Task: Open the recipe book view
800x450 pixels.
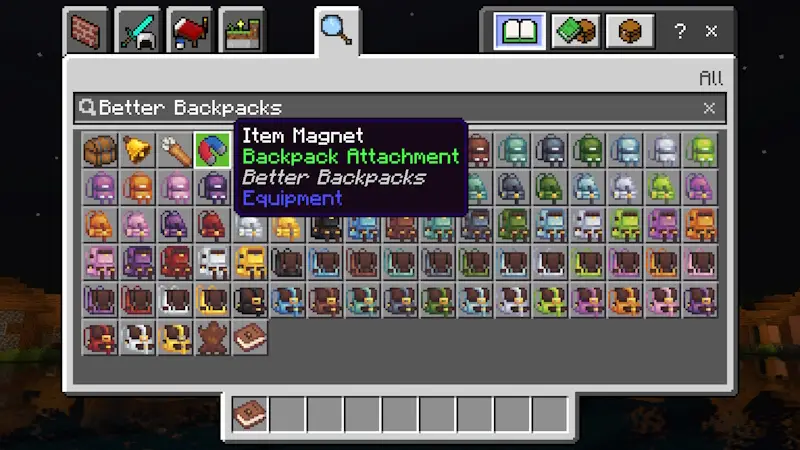Action: click(520, 31)
